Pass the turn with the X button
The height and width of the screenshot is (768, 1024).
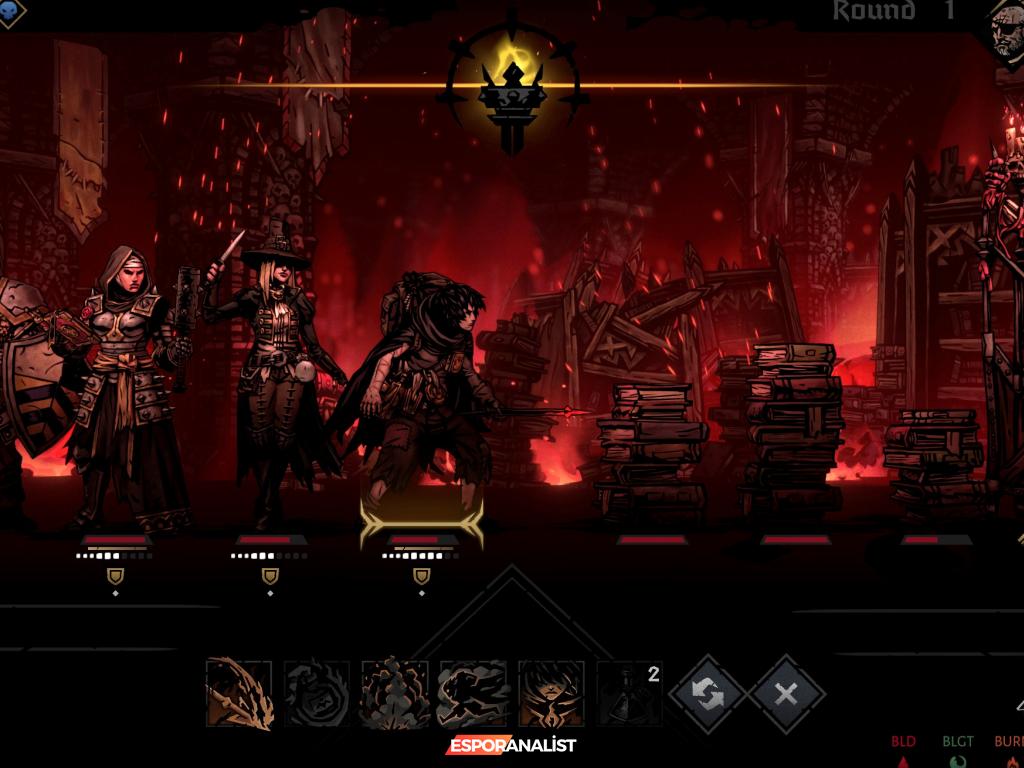point(787,694)
